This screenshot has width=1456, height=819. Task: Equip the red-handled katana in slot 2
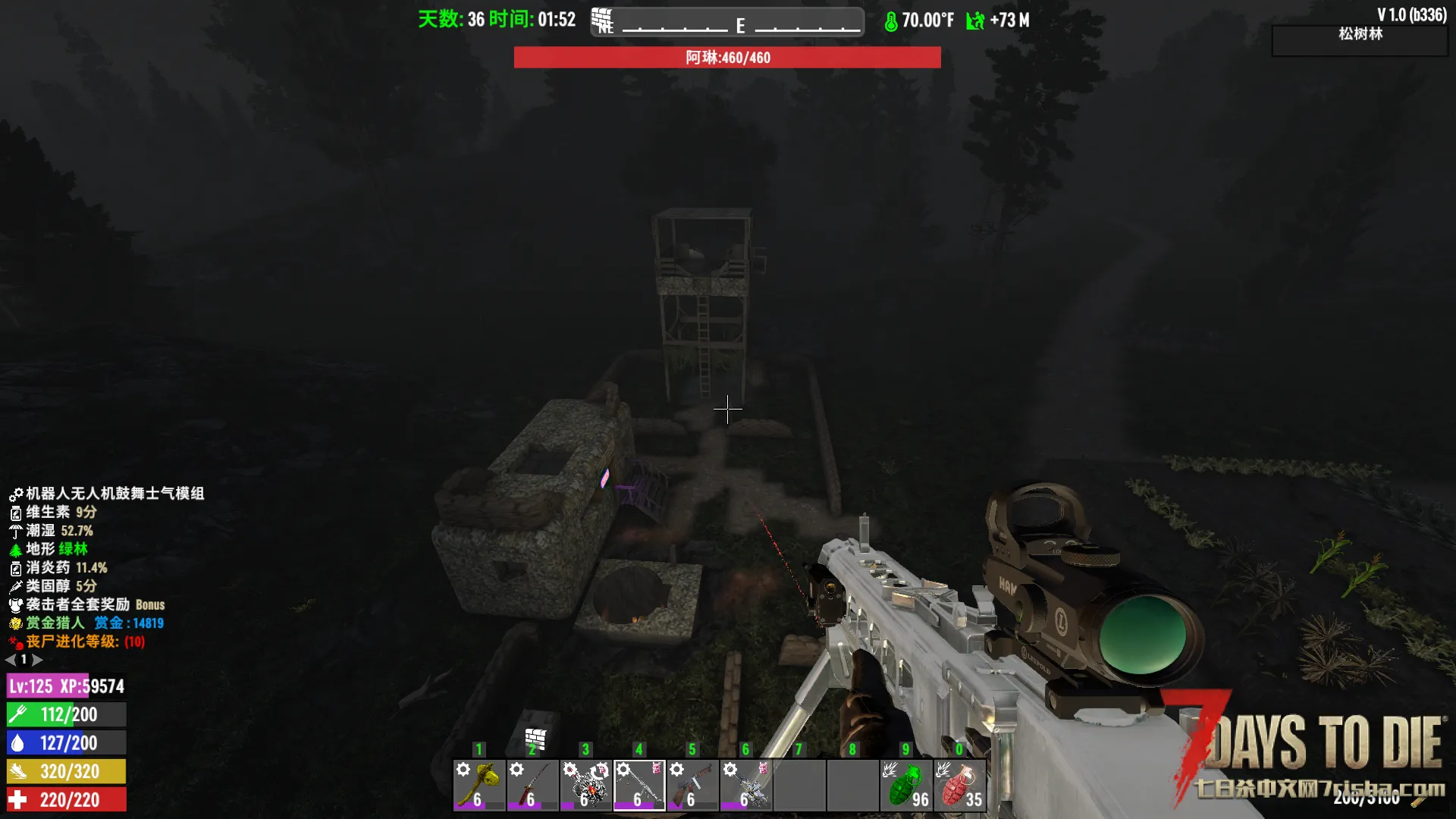532,785
